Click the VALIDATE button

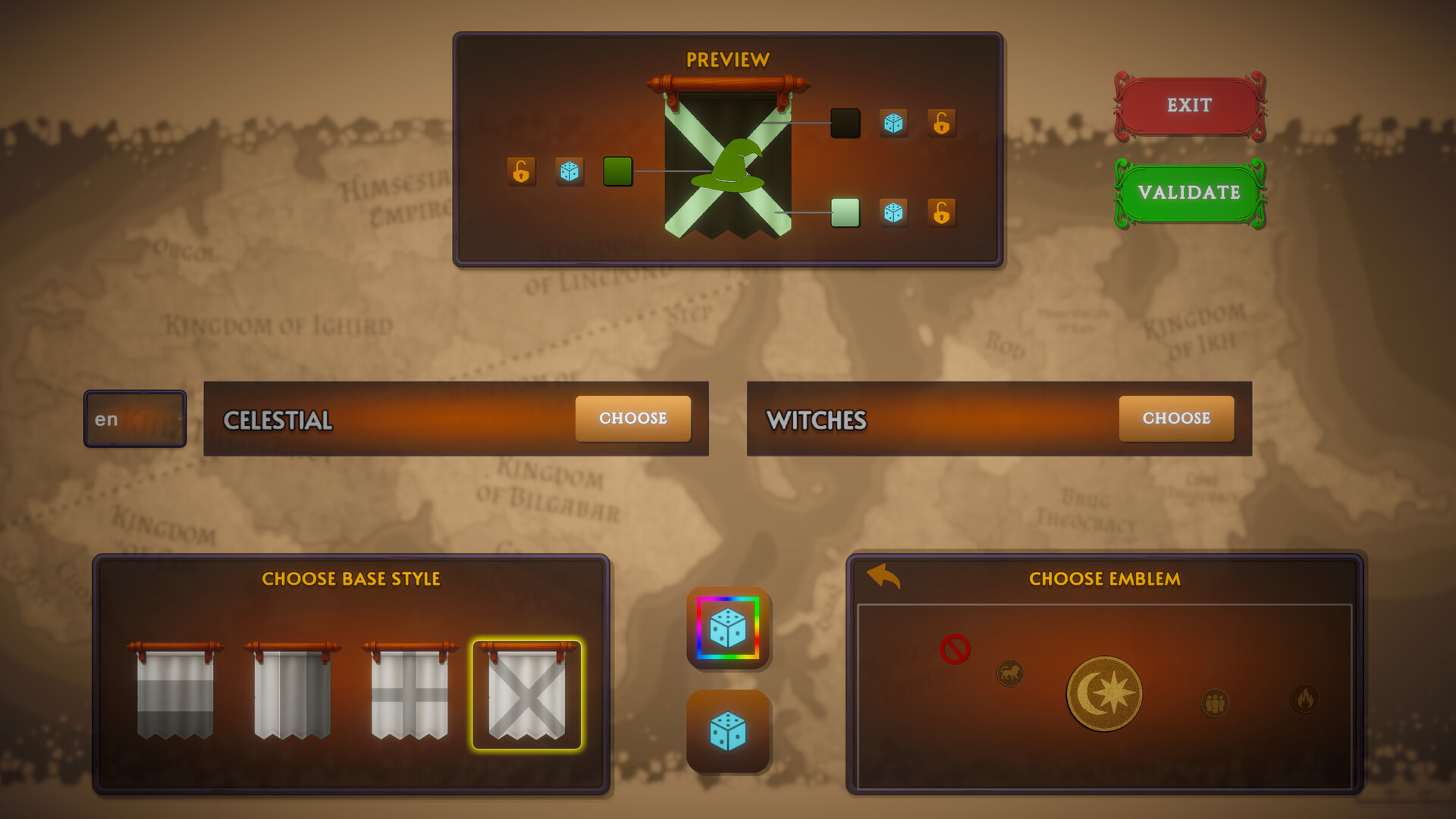1189,192
